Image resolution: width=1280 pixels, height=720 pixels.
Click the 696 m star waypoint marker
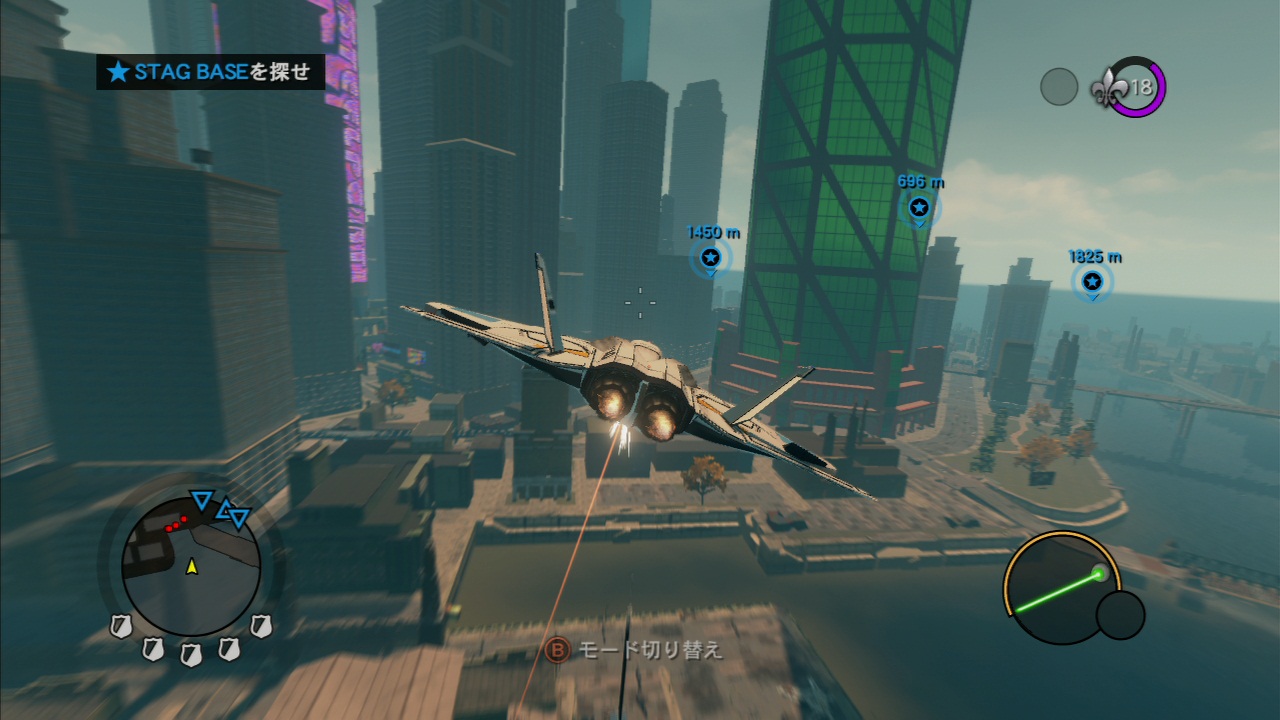919,208
